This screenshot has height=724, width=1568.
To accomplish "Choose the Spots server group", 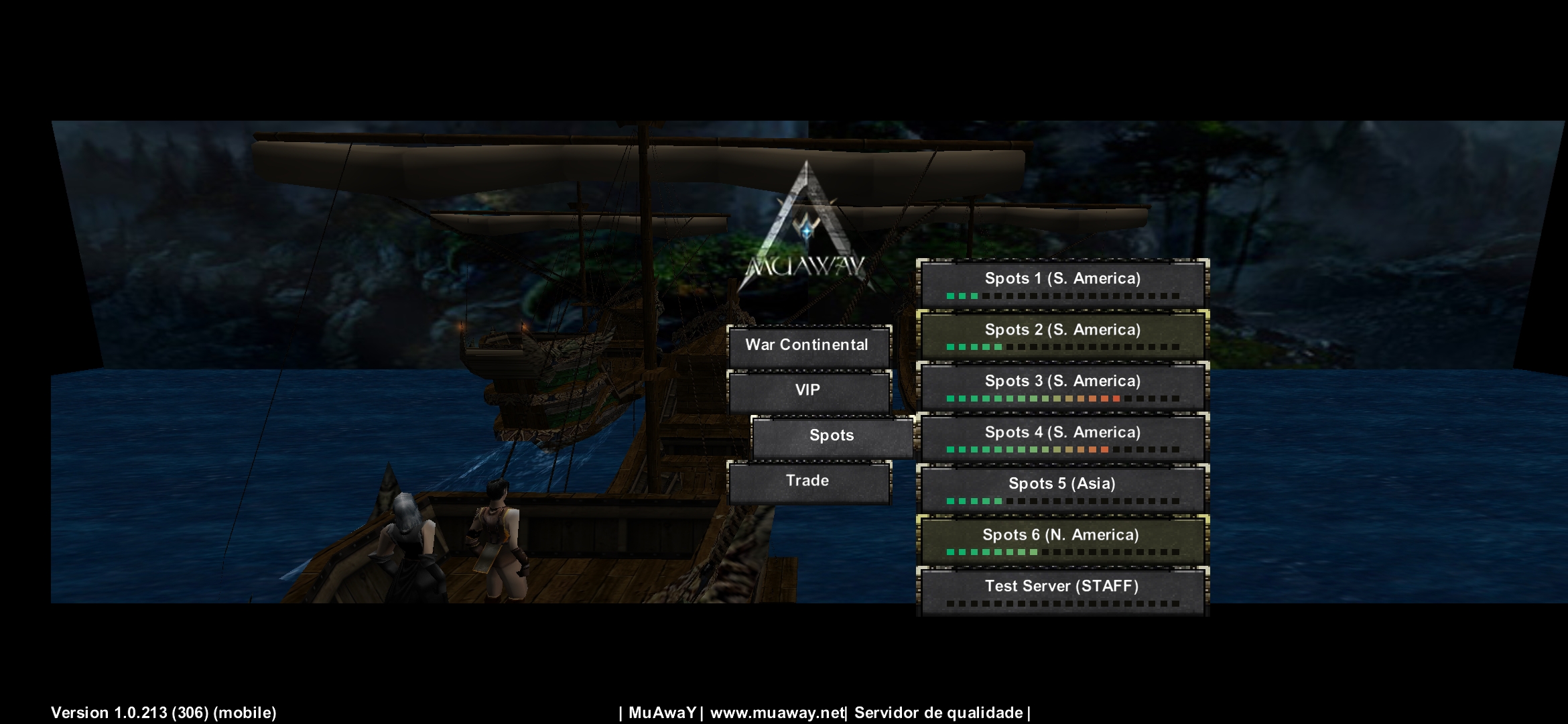I will coord(832,436).
